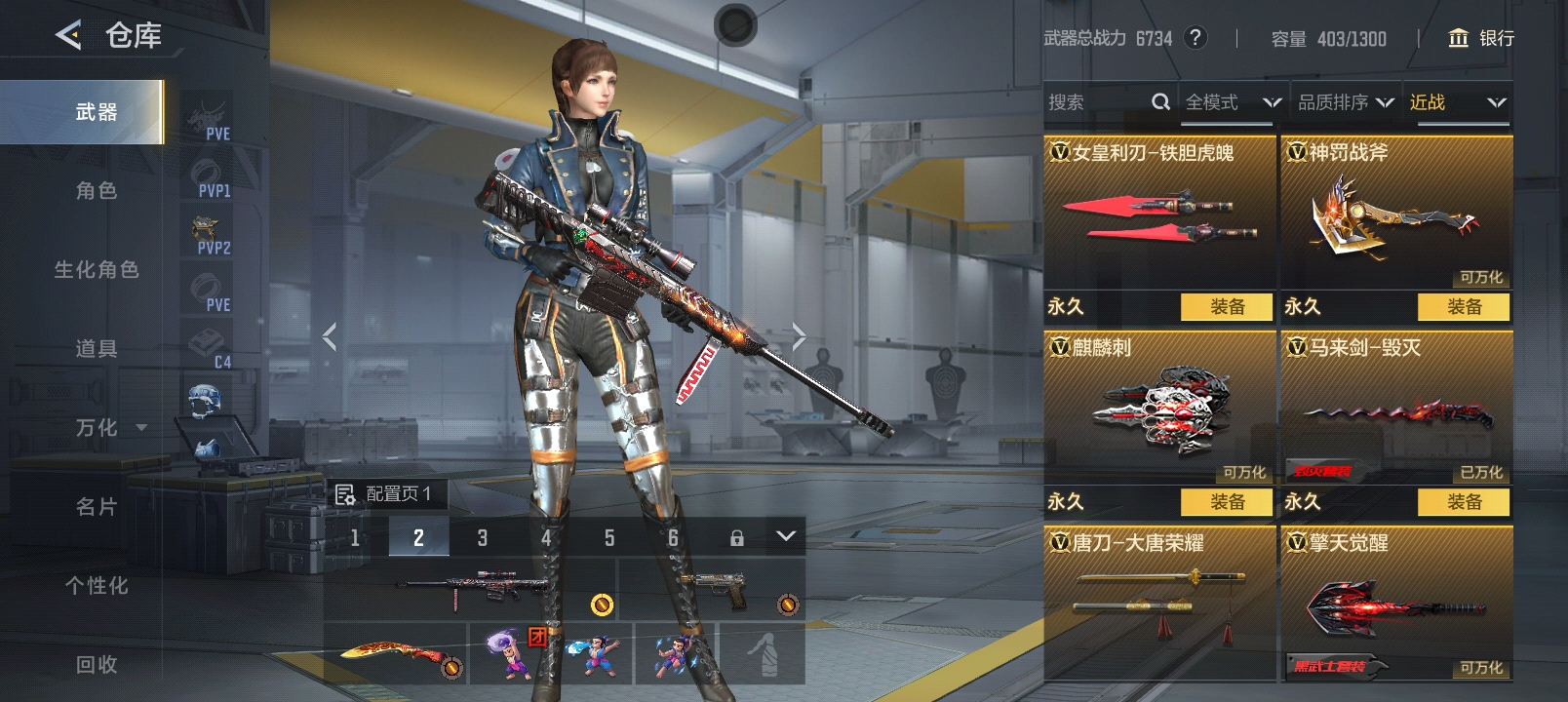Image resolution: width=1568 pixels, height=702 pixels.
Task: Rotate character with the right arrow
Action: [799, 337]
